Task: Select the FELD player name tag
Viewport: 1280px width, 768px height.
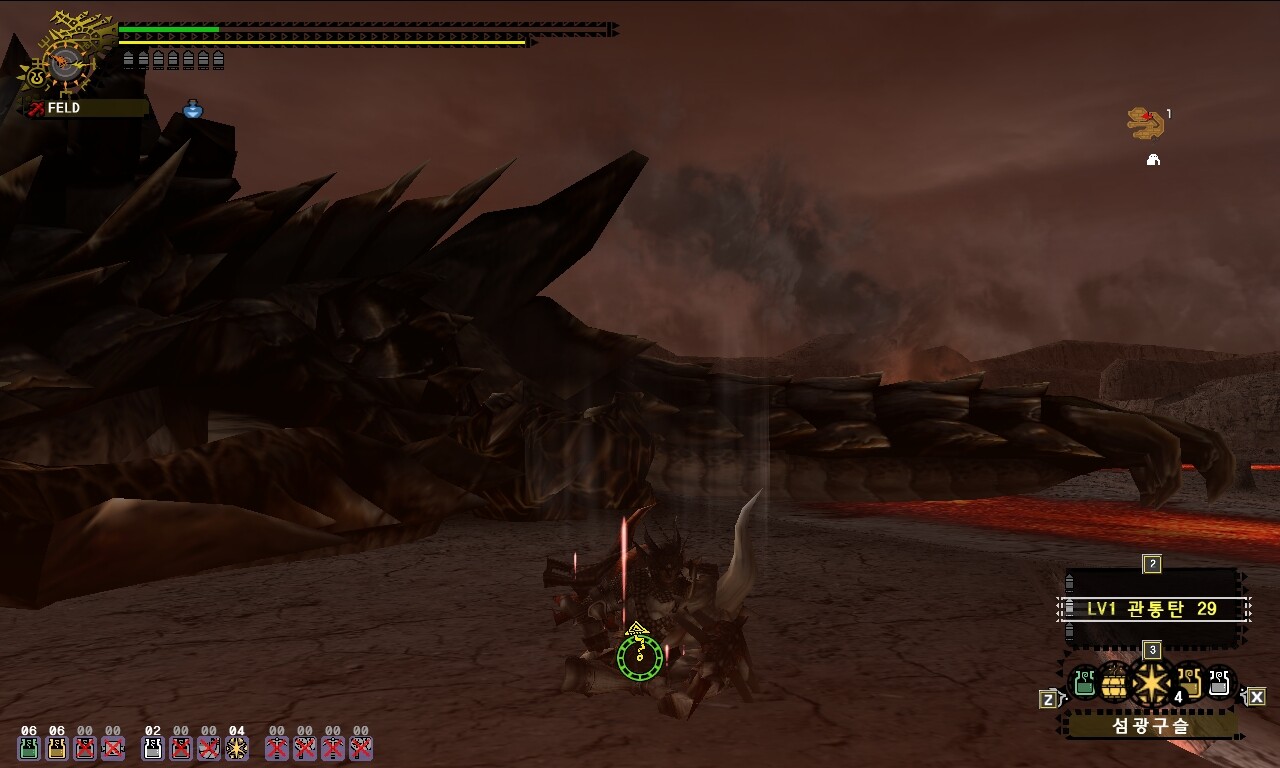Action: [63, 108]
